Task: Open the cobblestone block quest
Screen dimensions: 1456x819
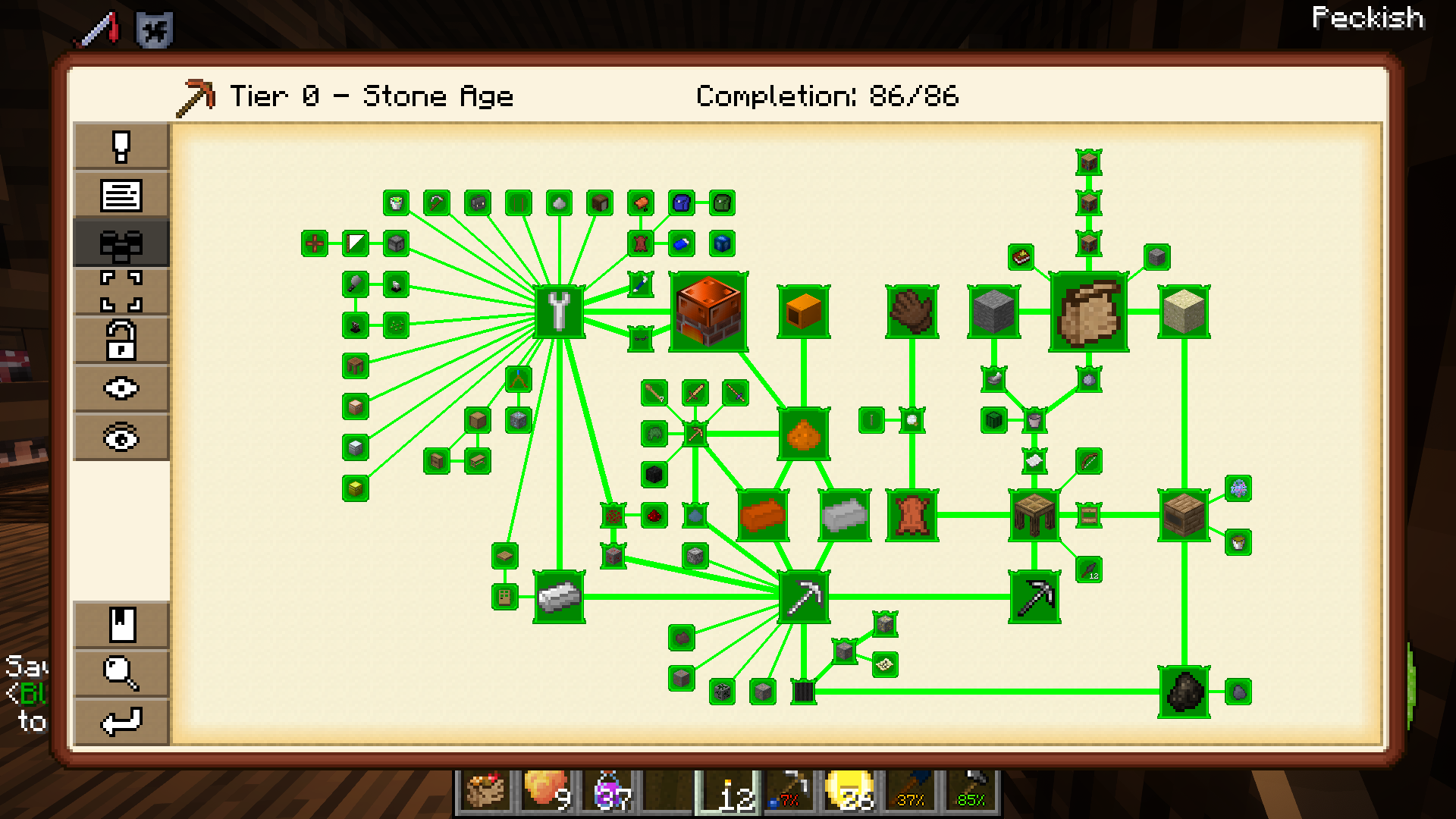Action: click(993, 312)
